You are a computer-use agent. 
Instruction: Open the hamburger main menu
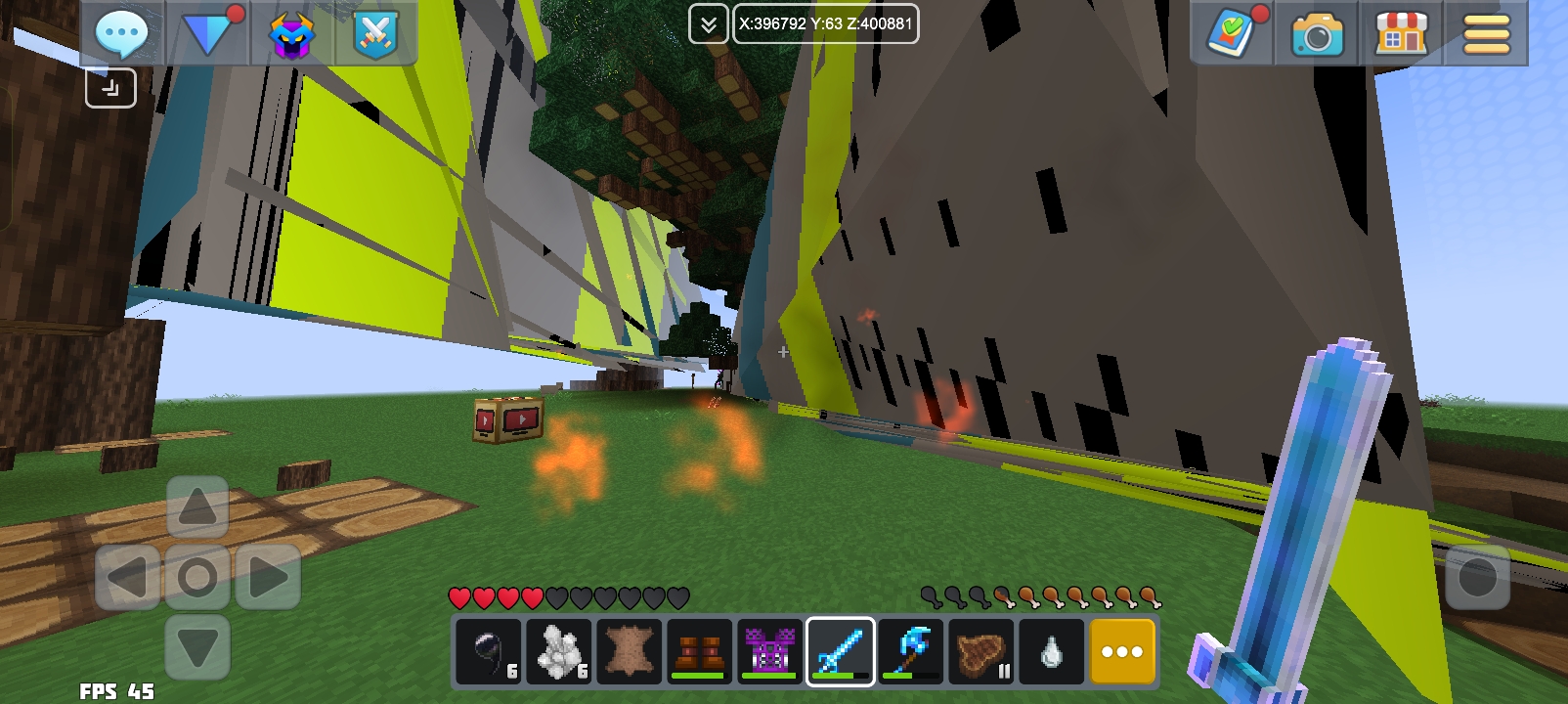[1486, 34]
